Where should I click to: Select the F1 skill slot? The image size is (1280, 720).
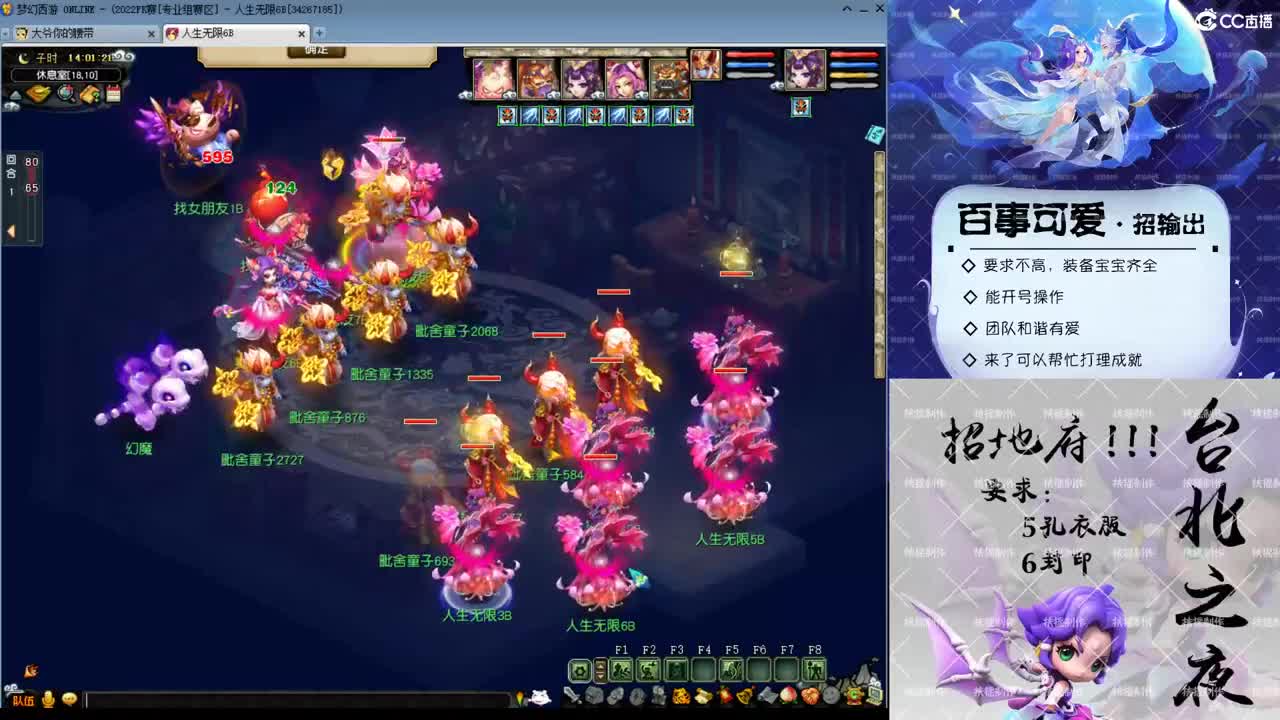621,670
